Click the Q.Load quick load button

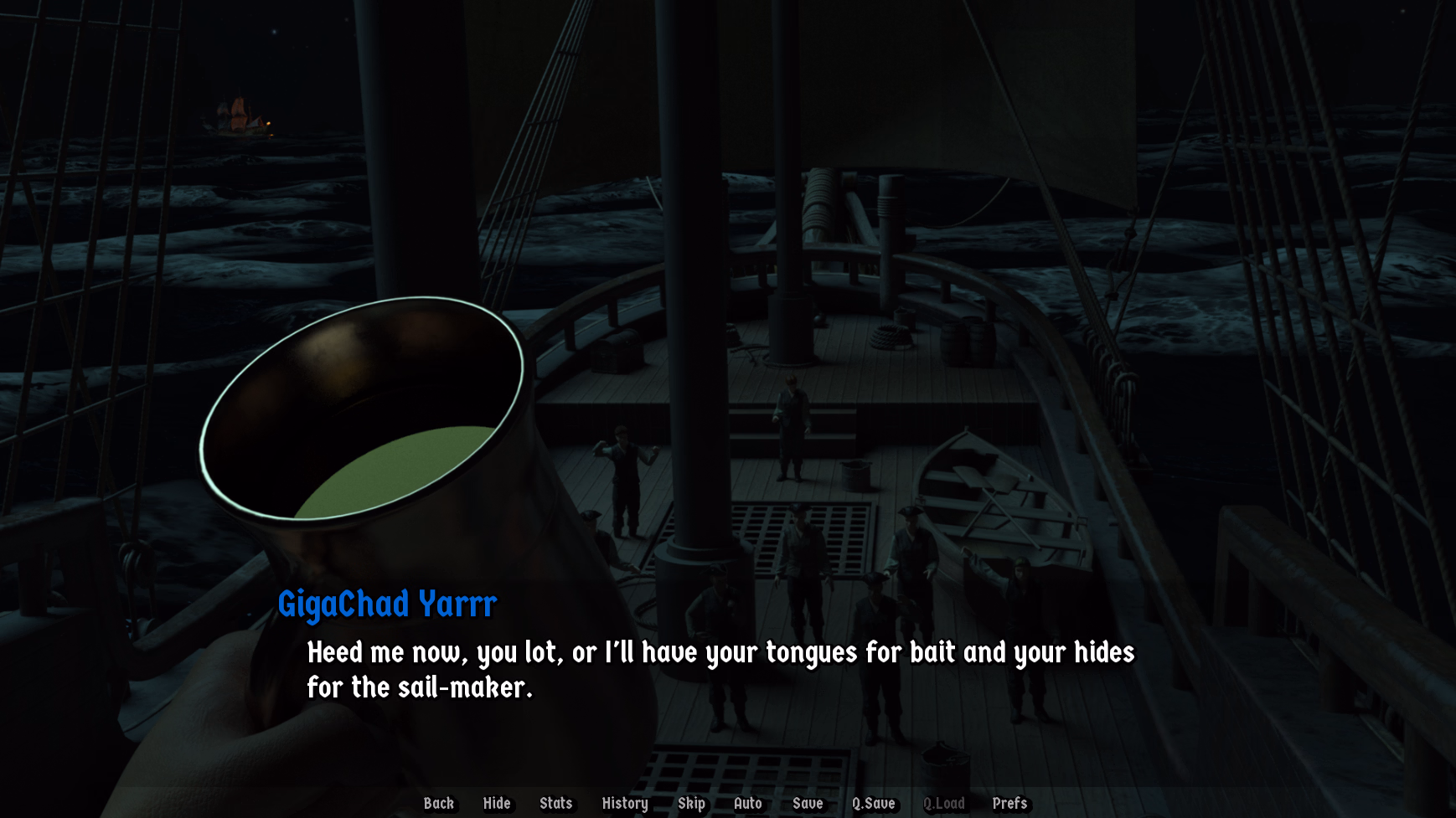[x=943, y=803]
